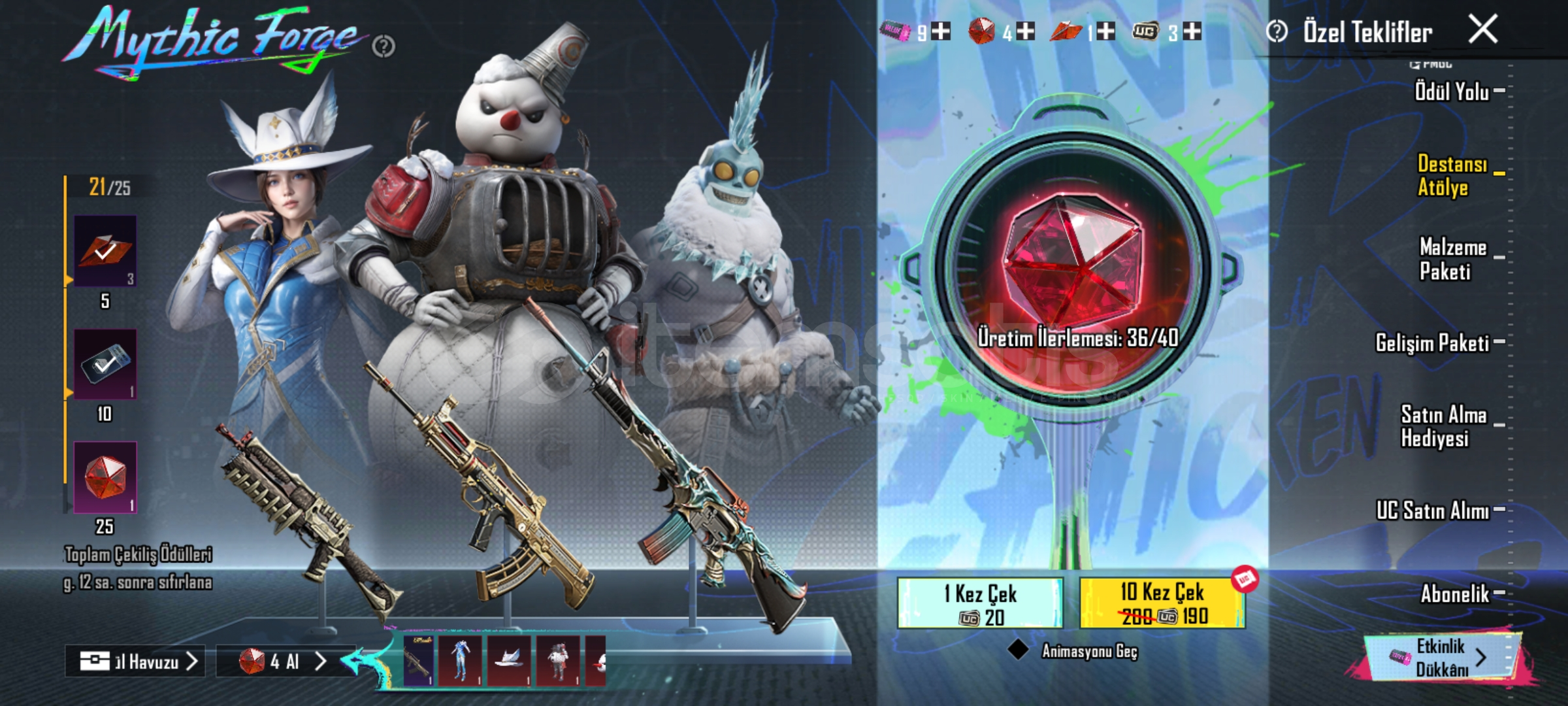Add more UC with the plus button
Image resolution: width=1568 pixels, height=706 pixels.
click(1192, 31)
